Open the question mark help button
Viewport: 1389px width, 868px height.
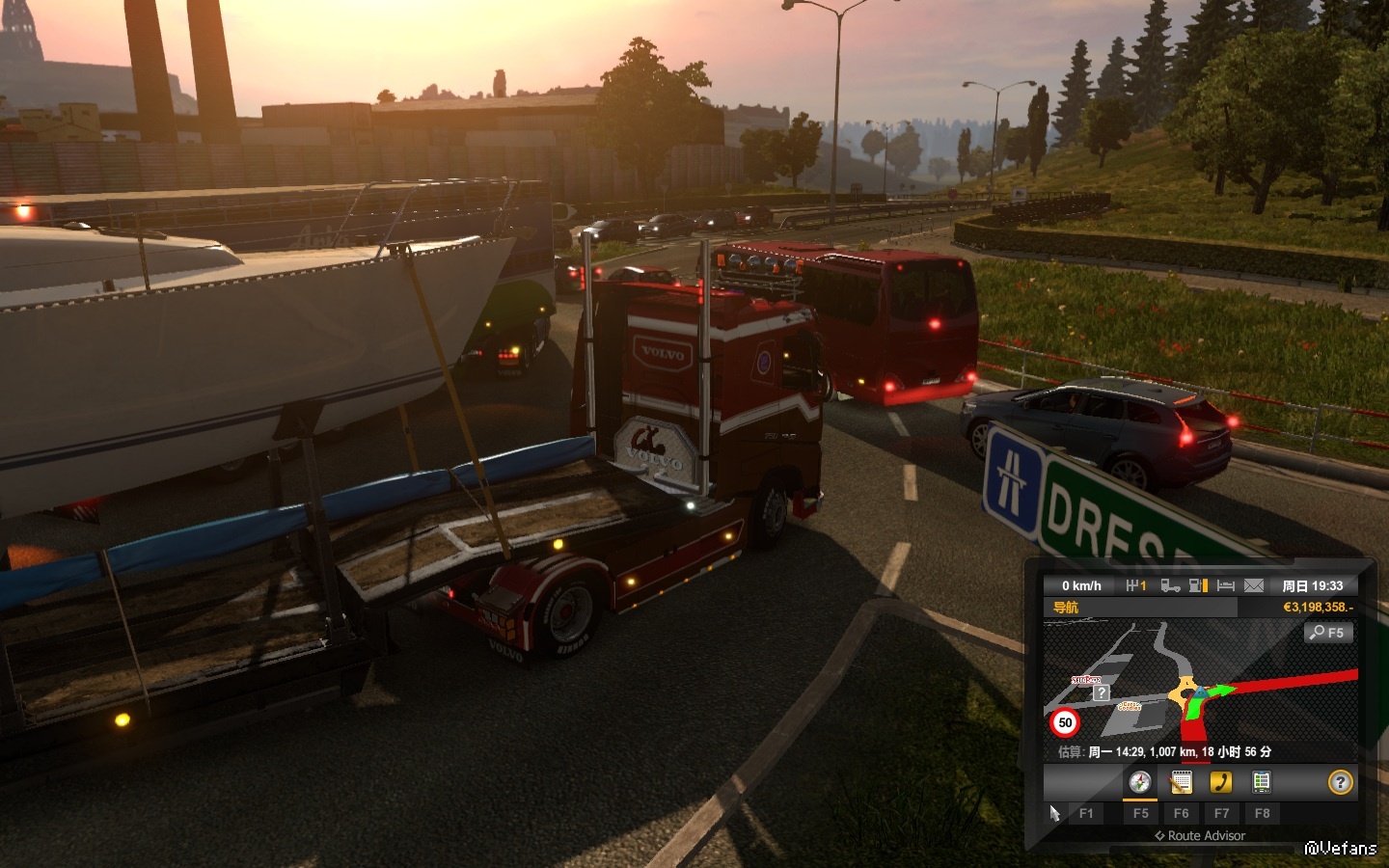point(1340,782)
